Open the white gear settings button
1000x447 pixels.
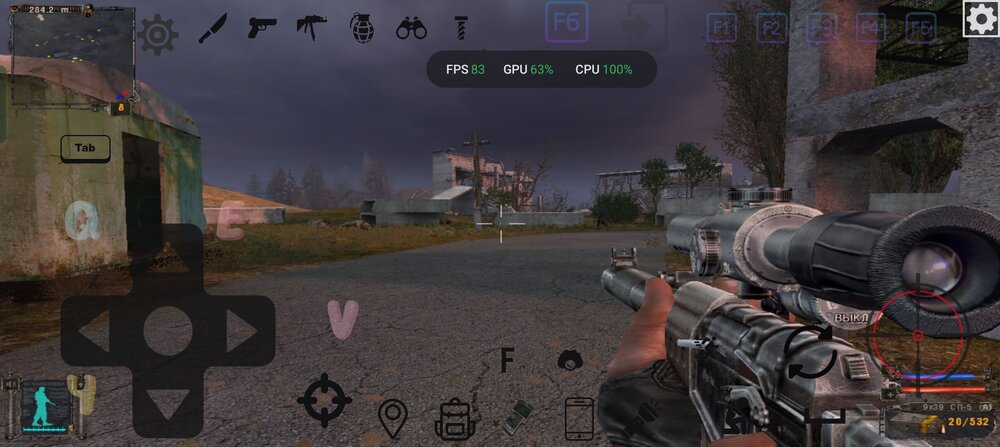point(980,19)
